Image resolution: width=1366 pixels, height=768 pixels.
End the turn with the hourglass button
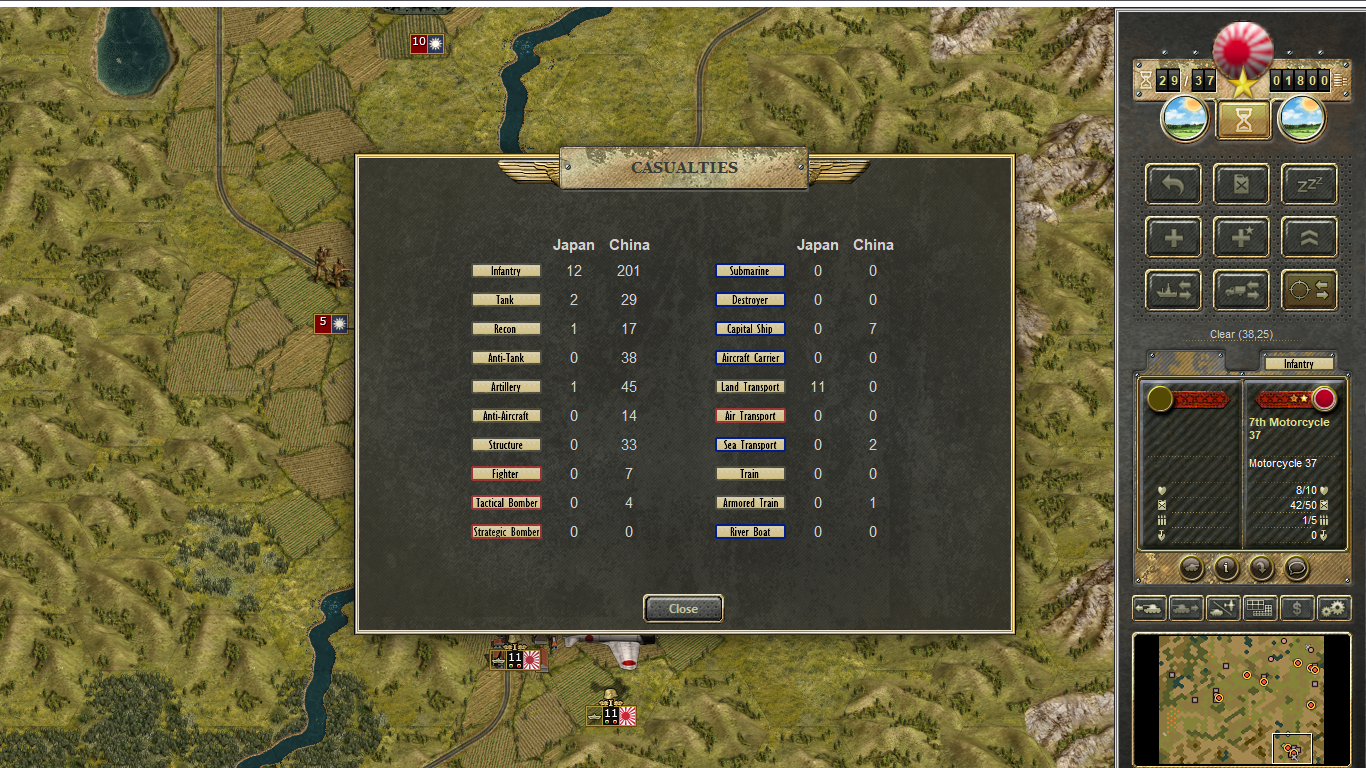1243,120
